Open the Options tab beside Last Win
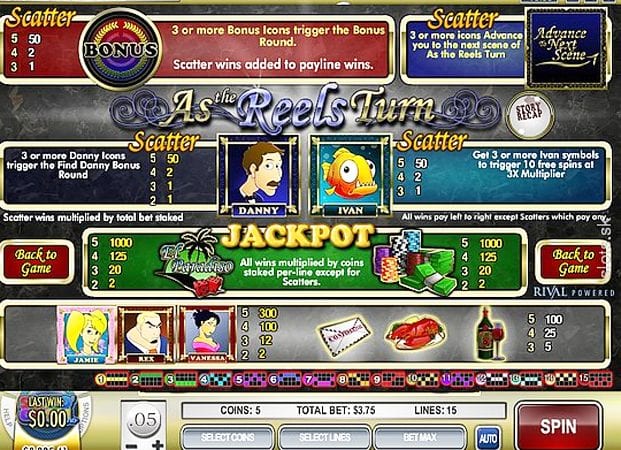Image resolution: width=621 pixels, height=450 pixels. pyautogui.click(x=88, y=413)
